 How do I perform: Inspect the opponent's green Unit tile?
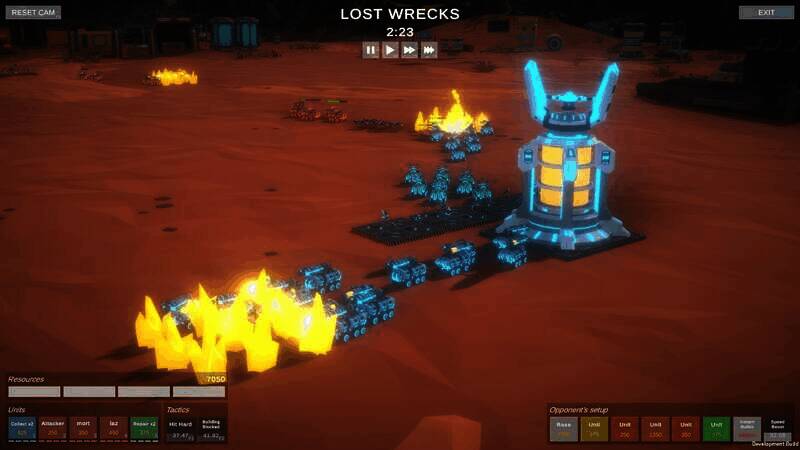coord(716,429)
